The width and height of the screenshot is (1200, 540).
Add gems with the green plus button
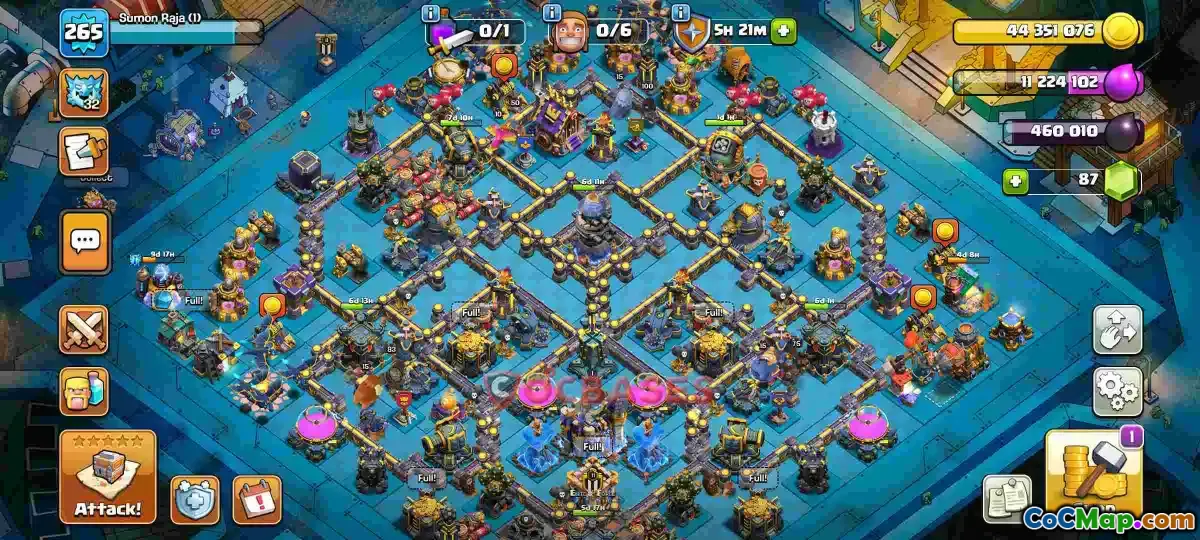coord(1017,182)
